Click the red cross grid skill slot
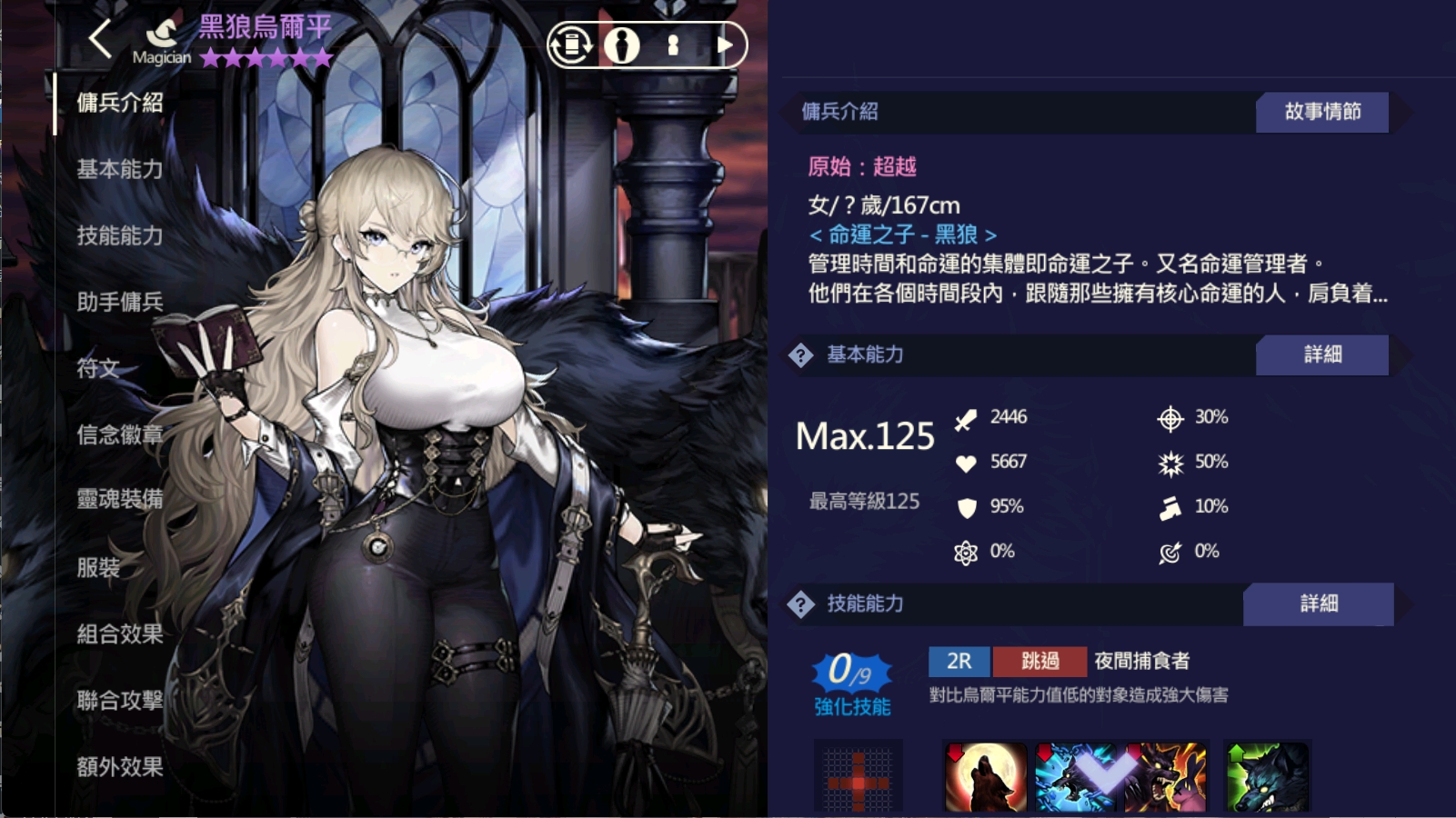1456x818 pixels. (860, 779)
